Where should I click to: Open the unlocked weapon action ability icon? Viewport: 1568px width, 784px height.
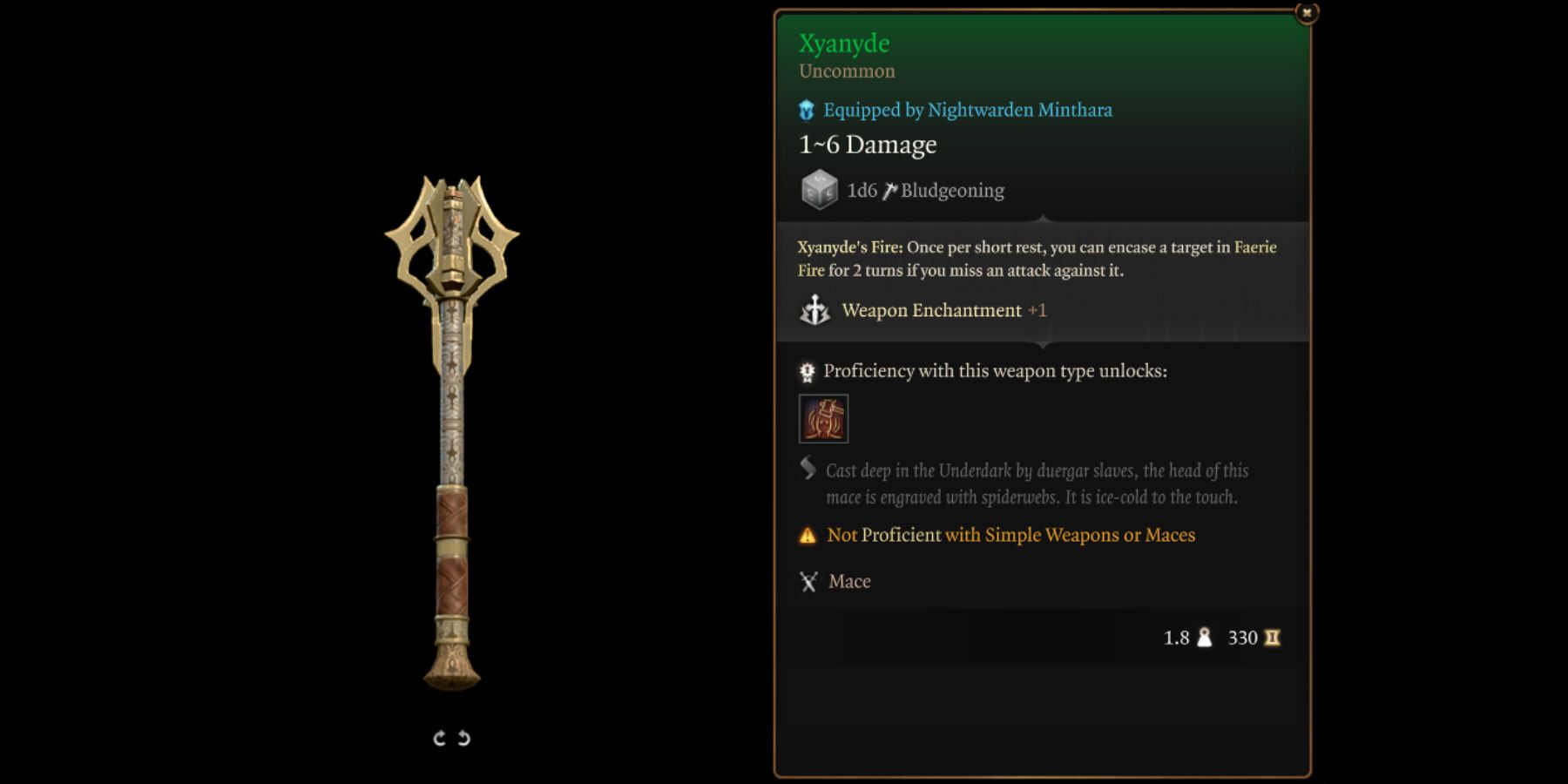pos(823,417)
